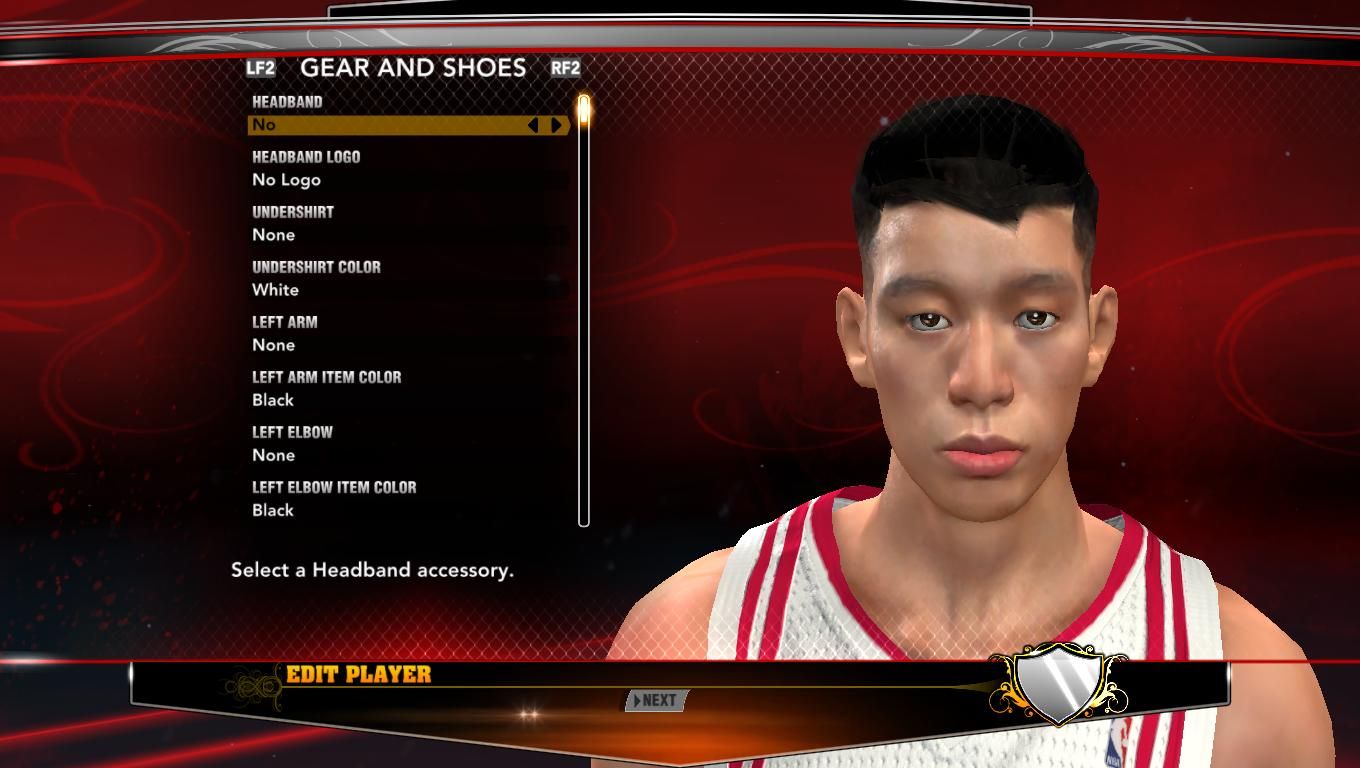The height and width of the screenshot is (768, 1360).
Task: Click the Headband right arrow
Action: 557,125
